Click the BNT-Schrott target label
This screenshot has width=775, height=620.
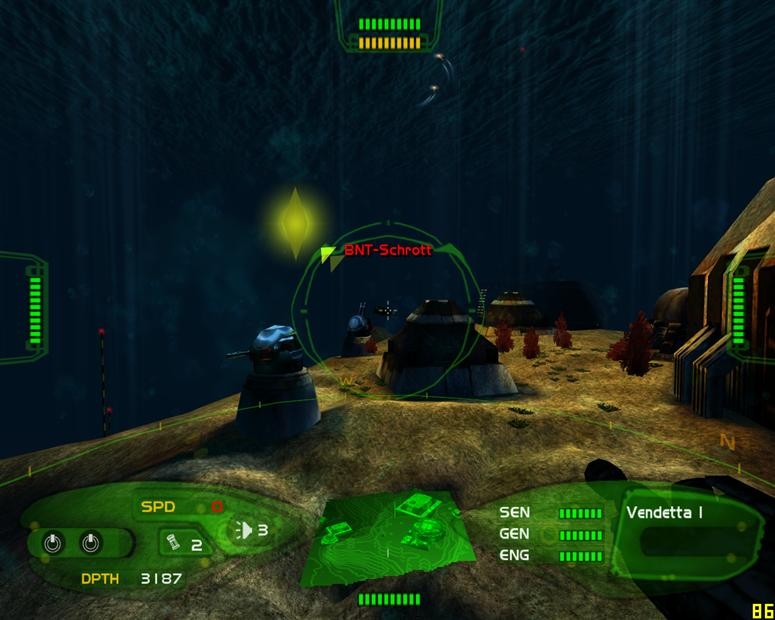click(387, 251)
